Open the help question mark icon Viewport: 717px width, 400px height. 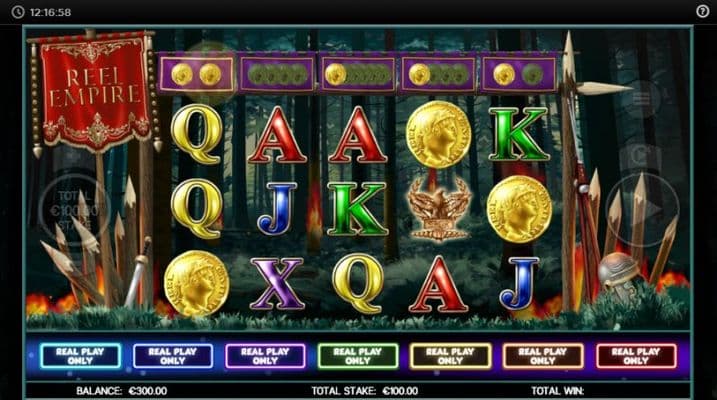(702, 11)
